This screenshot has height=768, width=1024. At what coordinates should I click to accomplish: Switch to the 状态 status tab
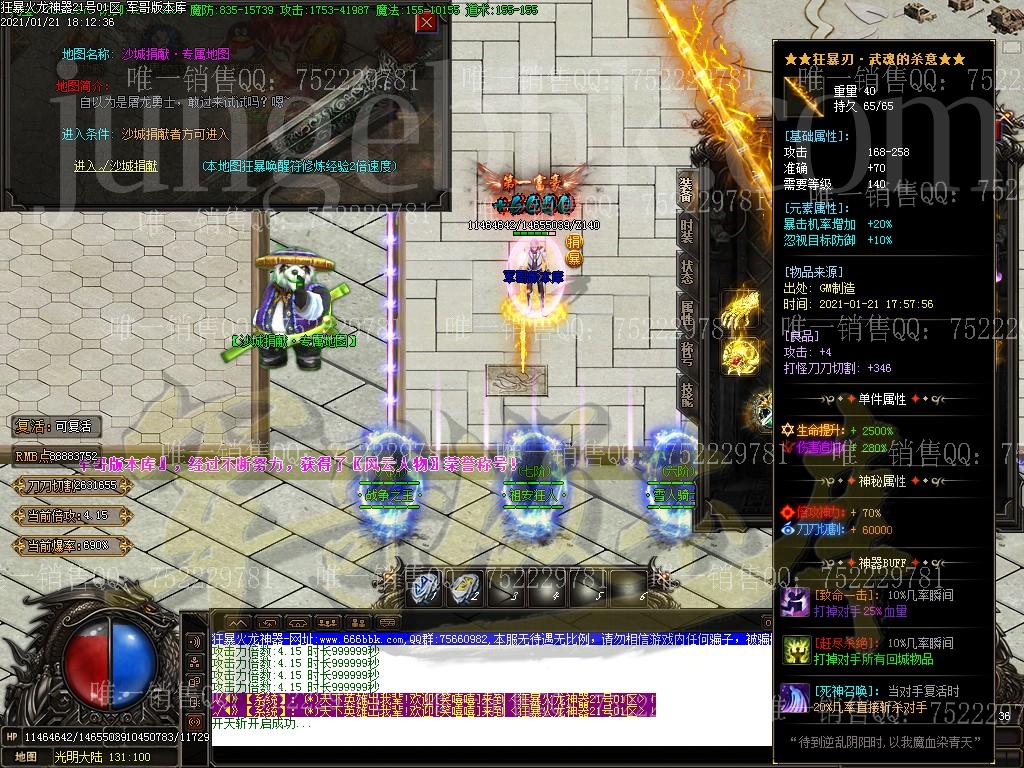(686, 272)
